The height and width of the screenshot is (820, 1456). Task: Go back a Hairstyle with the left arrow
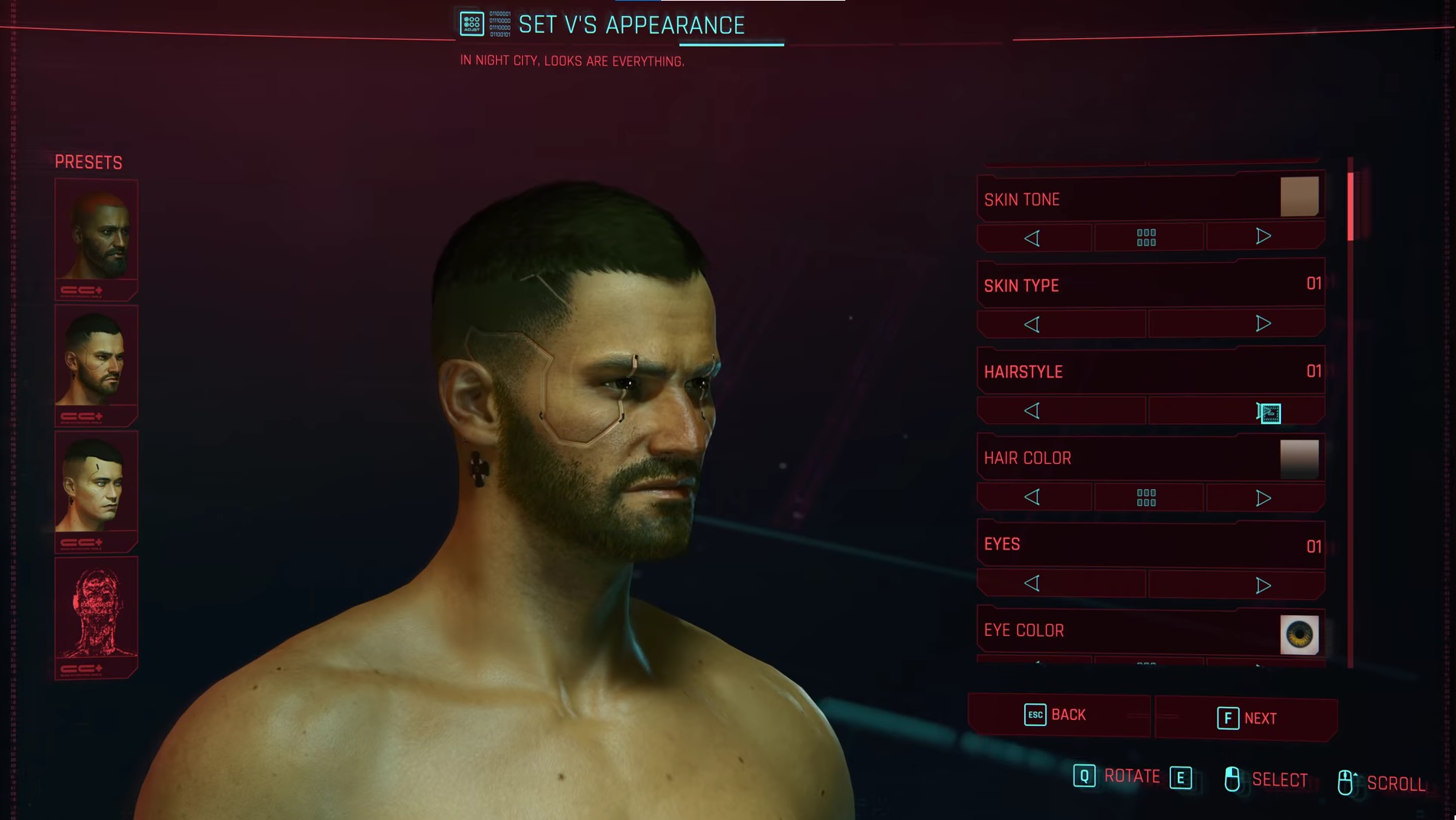coord(1033,410)
